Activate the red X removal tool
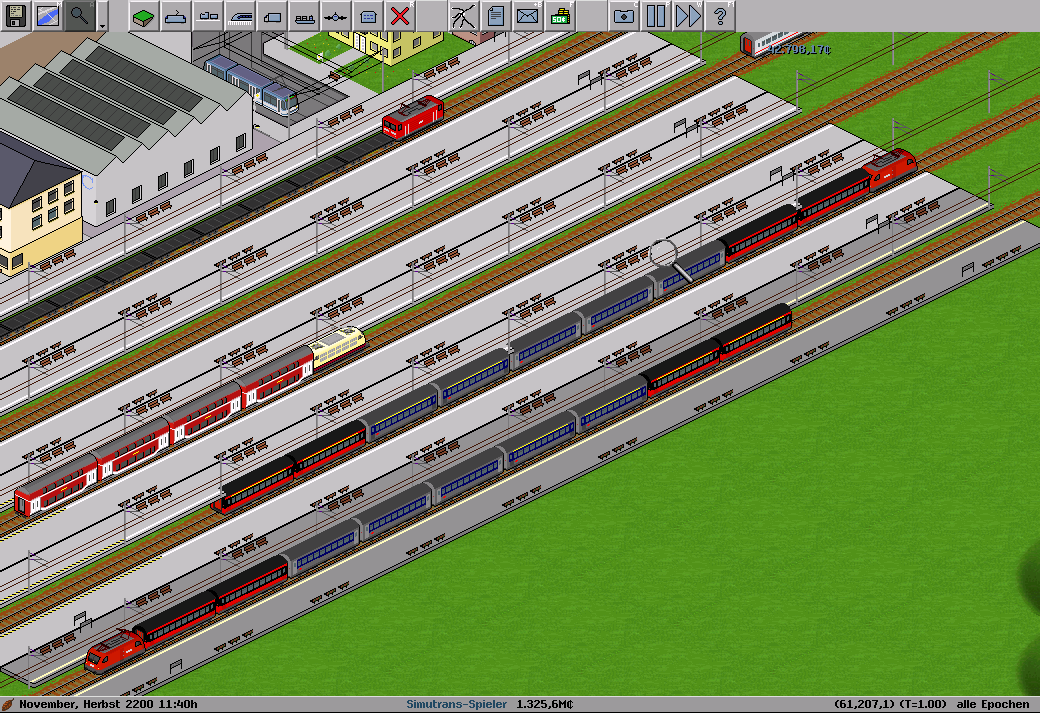The height and width of the screenshot is (713, 1040). pos(400,15)
